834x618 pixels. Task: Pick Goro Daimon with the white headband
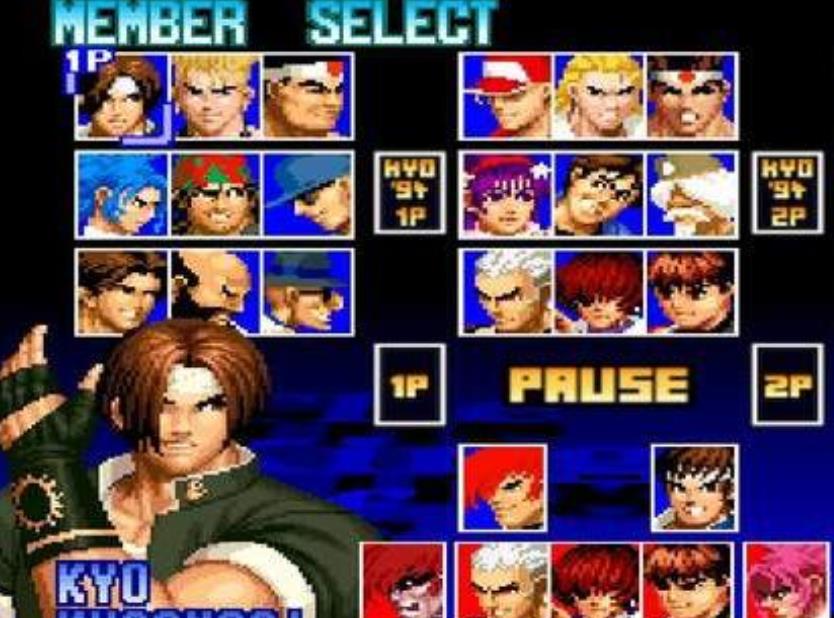coord(306,96)
